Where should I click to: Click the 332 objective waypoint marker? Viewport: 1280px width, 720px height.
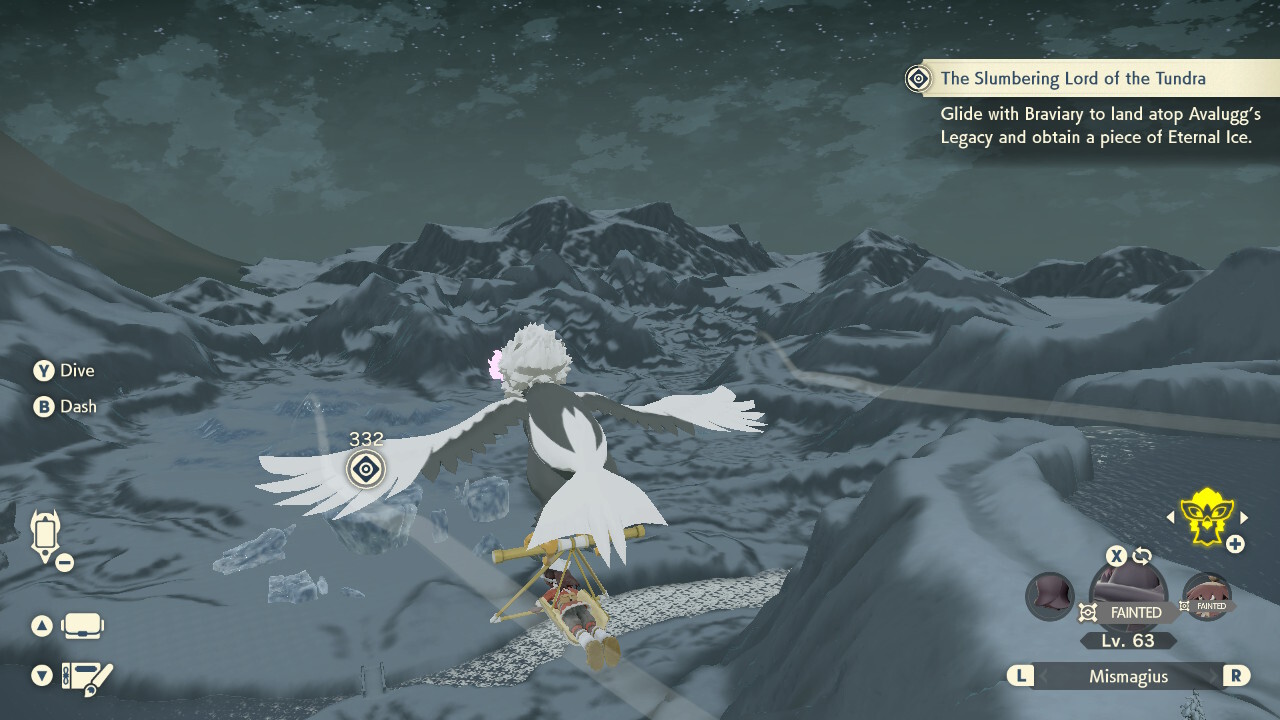[366, 468]
